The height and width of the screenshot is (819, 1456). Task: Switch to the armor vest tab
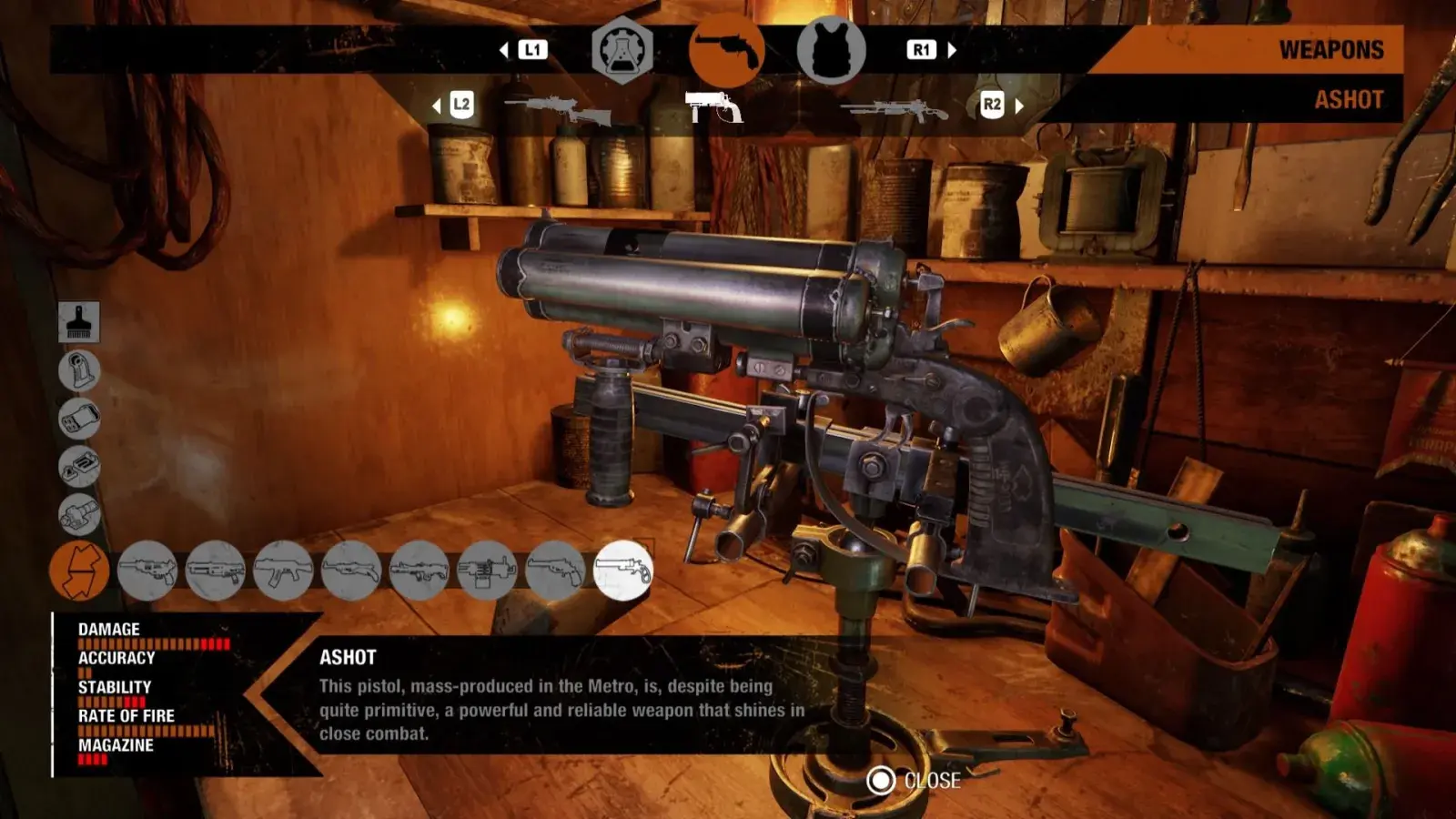click(830, 50)
